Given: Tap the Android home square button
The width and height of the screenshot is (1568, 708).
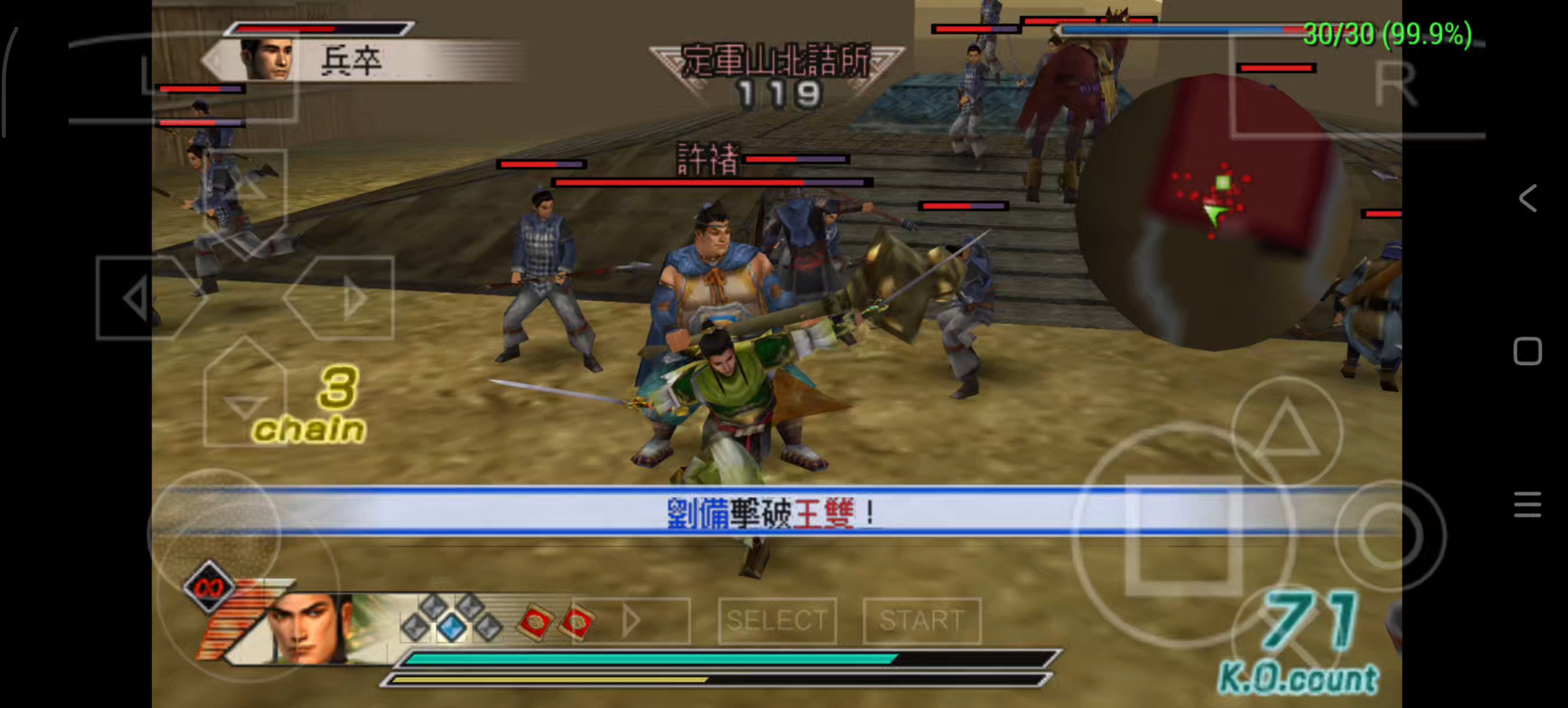Looking at the screenshot, I should (1528, 352).
